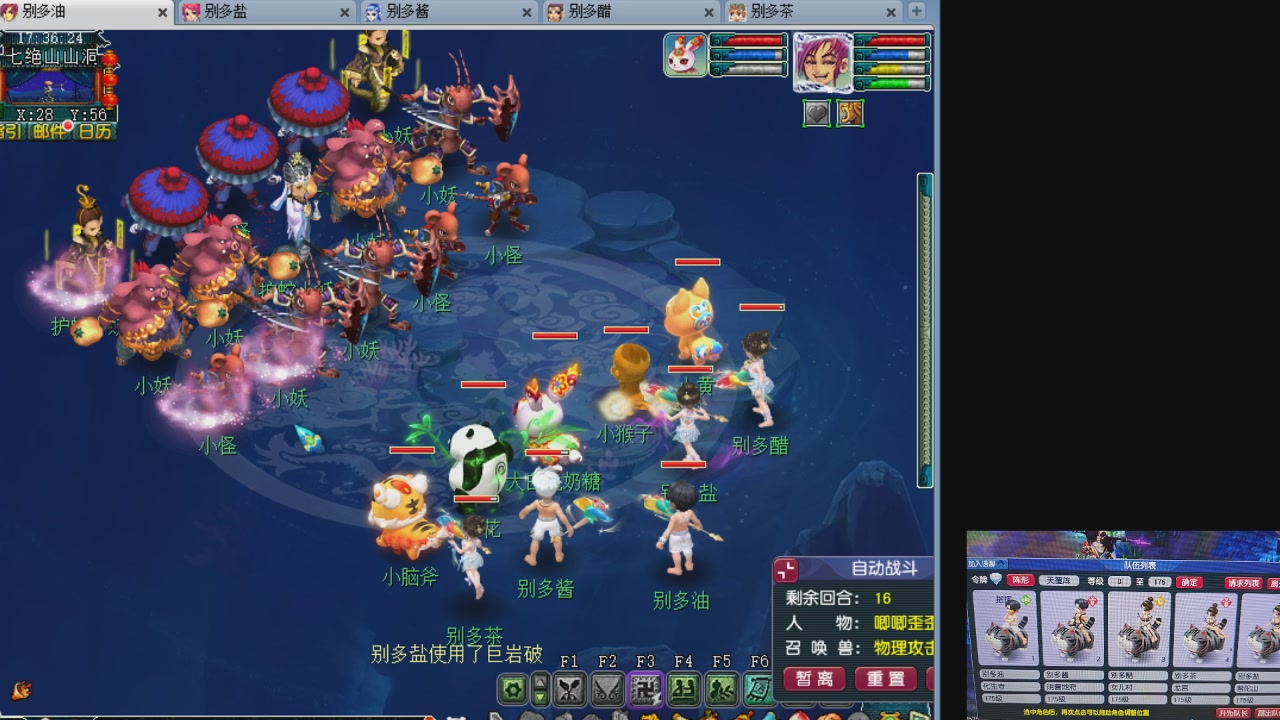The image size is (1280, 720).
Task: Collapse the 加入 panel with blue chevron
Action: [x=1000, y=564]
